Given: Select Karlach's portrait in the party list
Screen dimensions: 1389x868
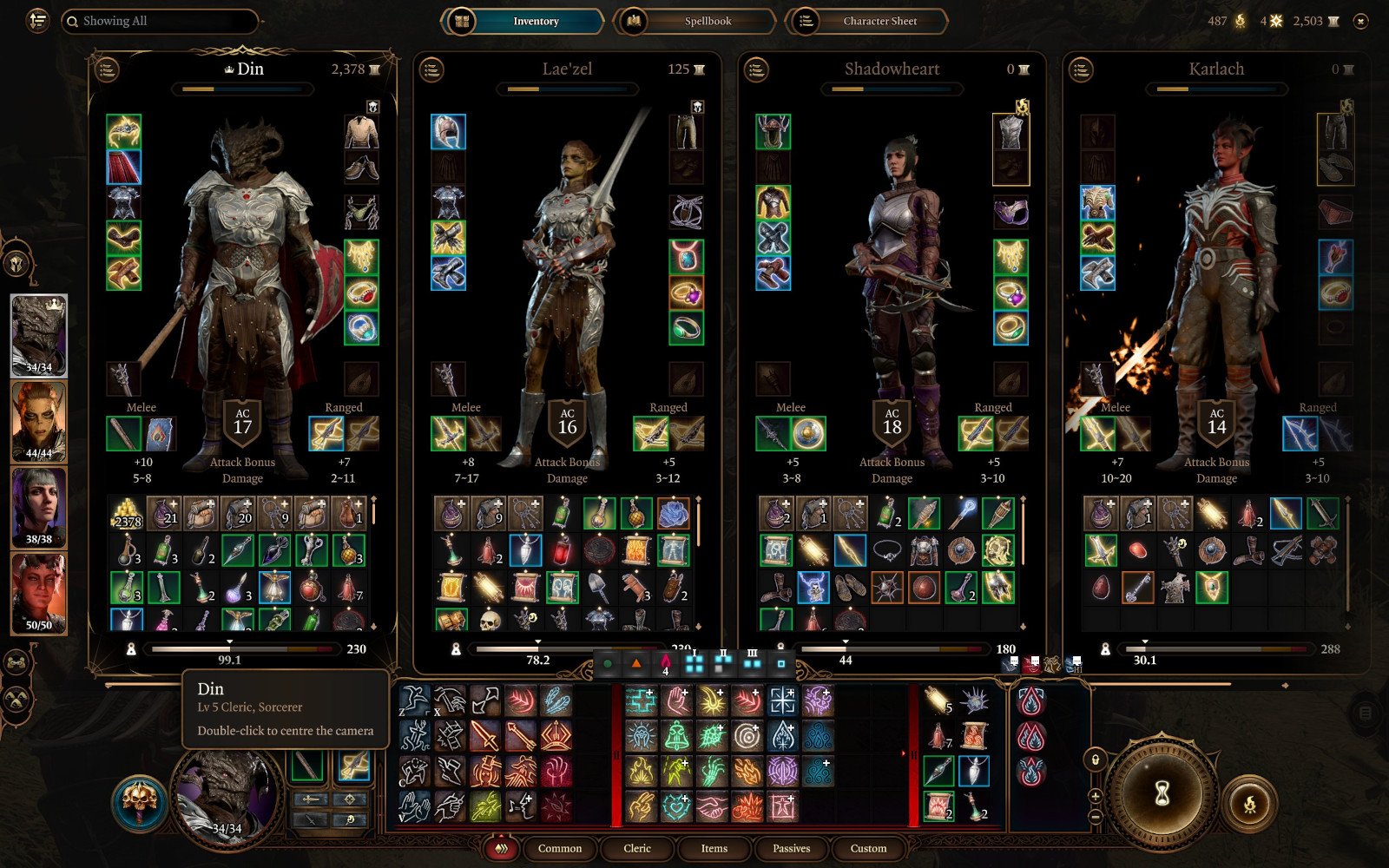Looking at the screenshot, I should tap(39, 594).
